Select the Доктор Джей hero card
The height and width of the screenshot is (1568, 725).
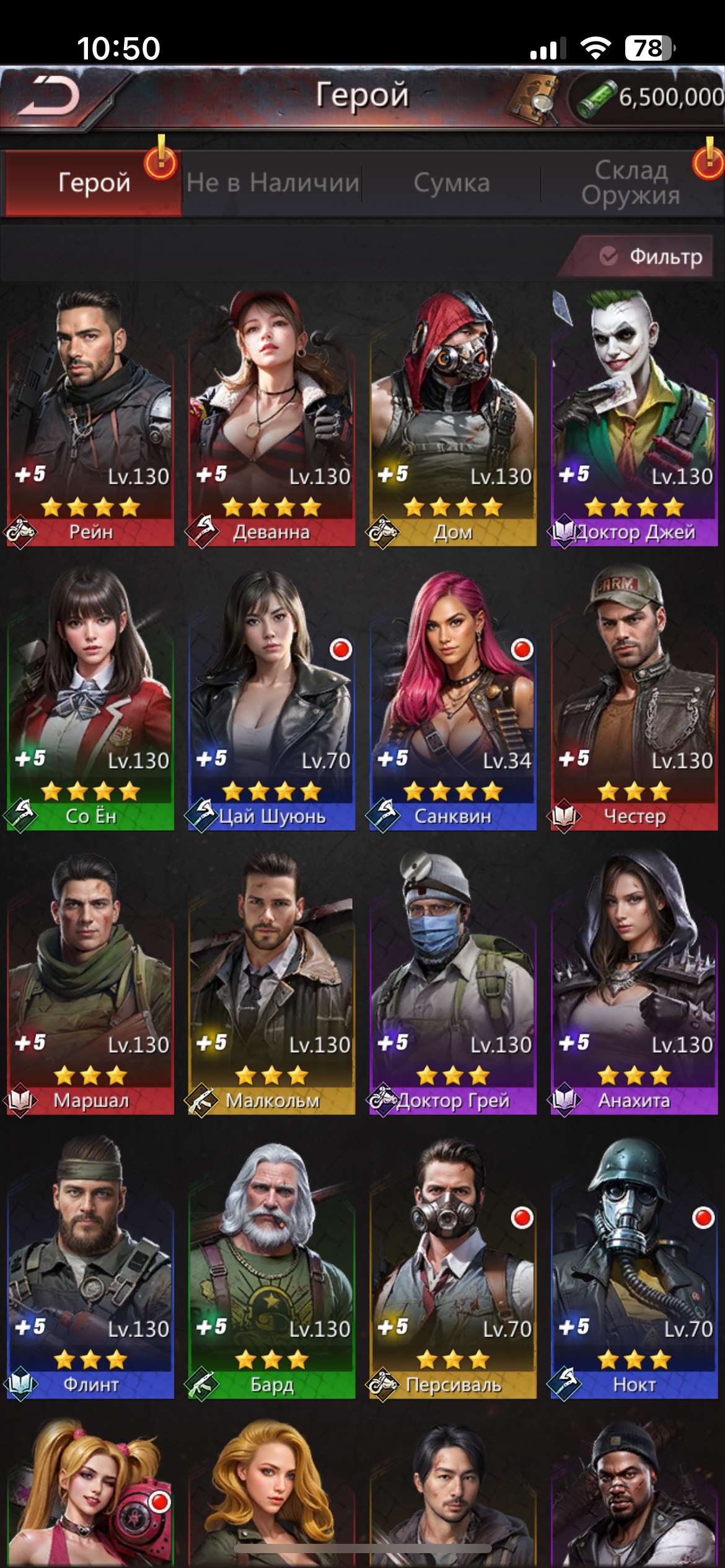coord(634,418)
